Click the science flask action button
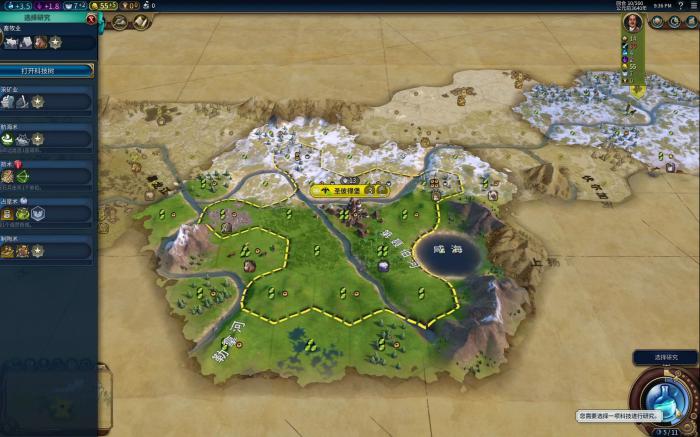 [665, 398]
